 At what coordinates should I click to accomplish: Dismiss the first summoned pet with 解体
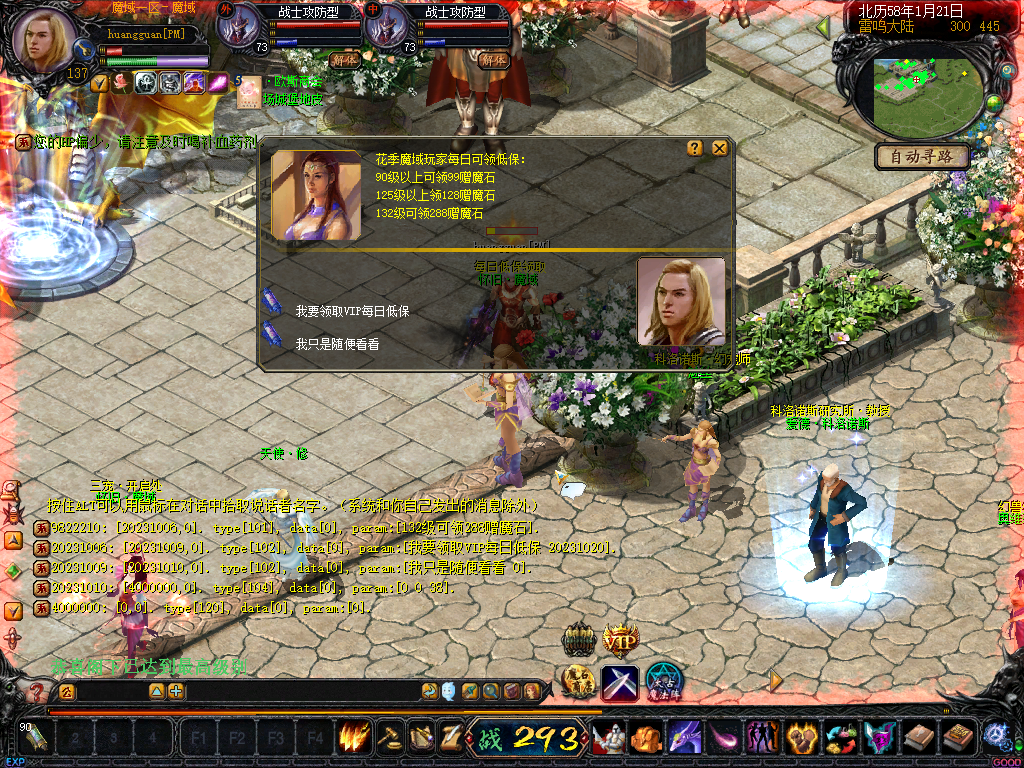pyautogui.click(x=347, y=60)
